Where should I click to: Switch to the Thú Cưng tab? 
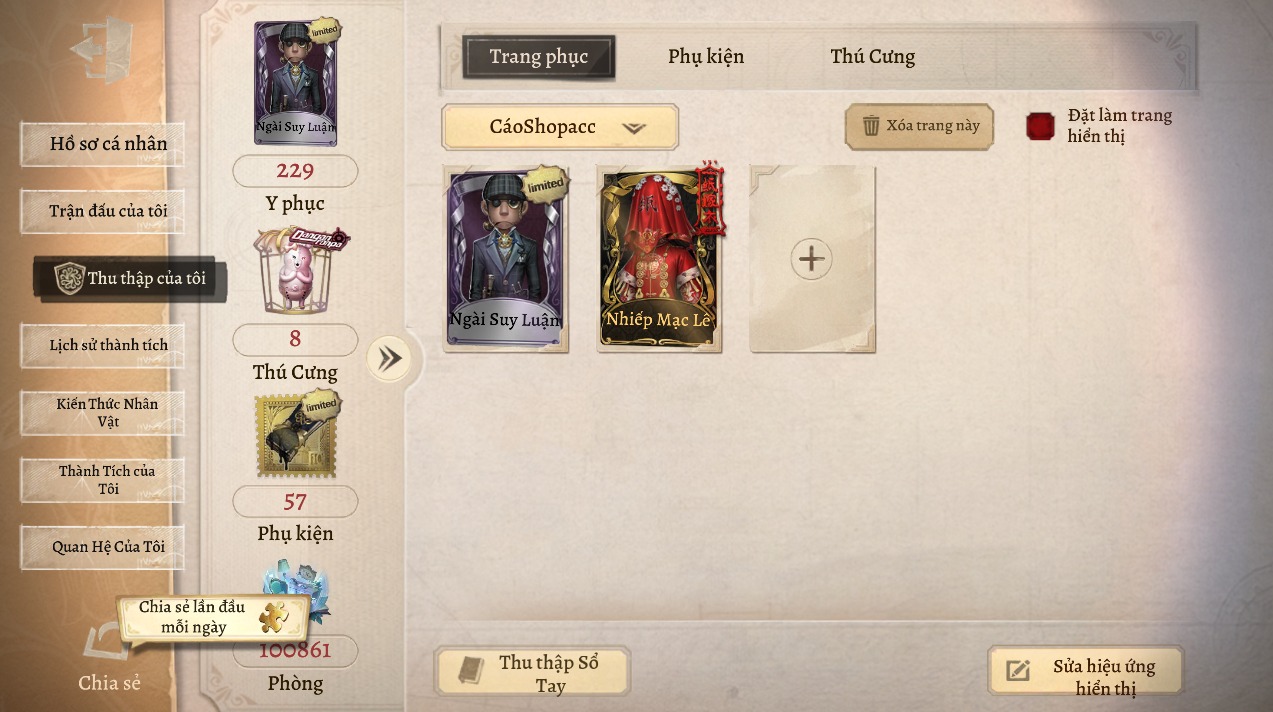(x=872, y=57)
